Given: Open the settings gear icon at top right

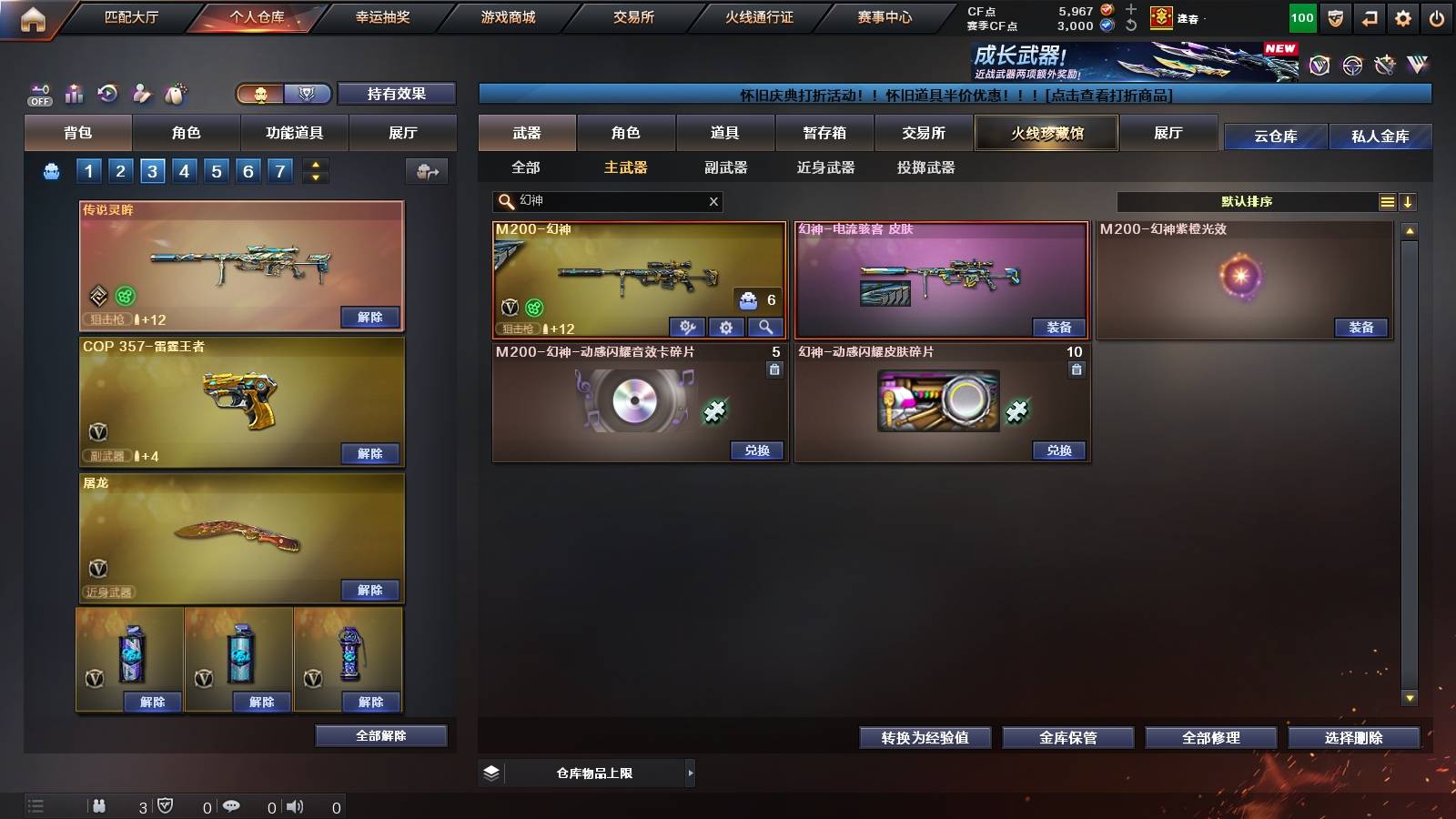Looking at the screenshot, I should [x=1402, y=17].
